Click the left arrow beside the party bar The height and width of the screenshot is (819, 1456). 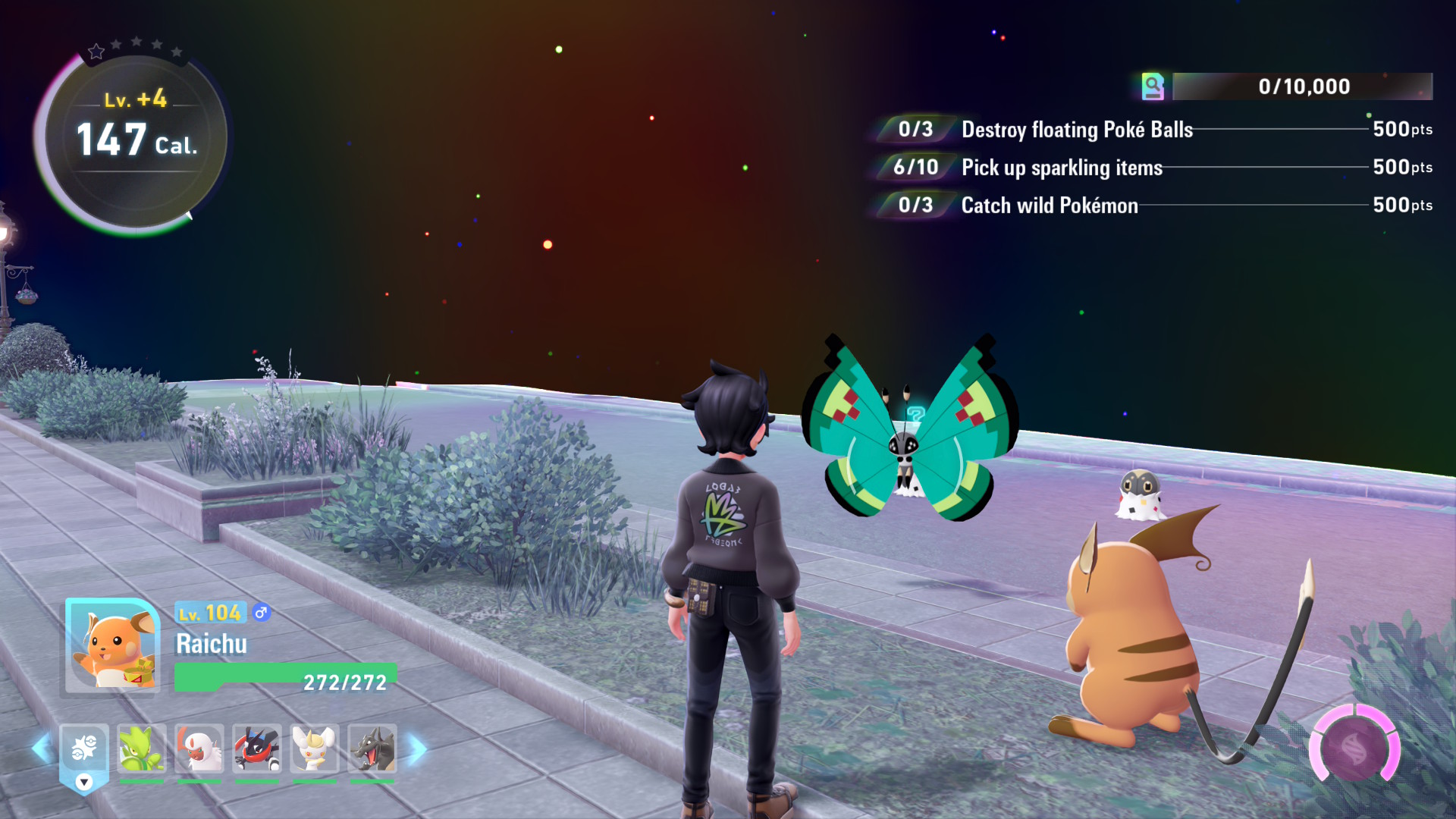pyautogui.click(x=42, y=749)
